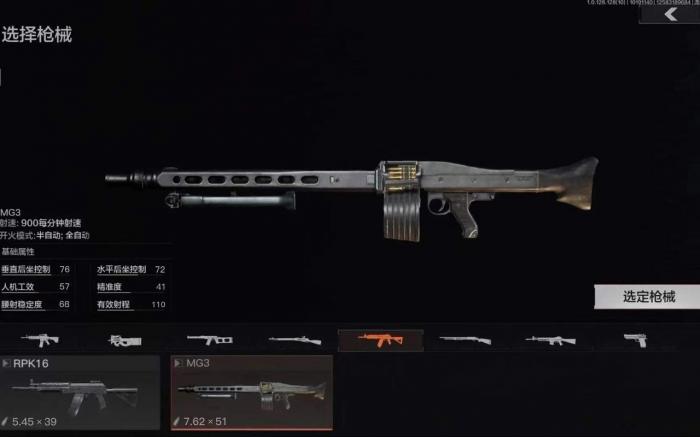This screenshot has width=700, height=437.
Task: Go back using the top-right arrow
Action: (672, 14)
